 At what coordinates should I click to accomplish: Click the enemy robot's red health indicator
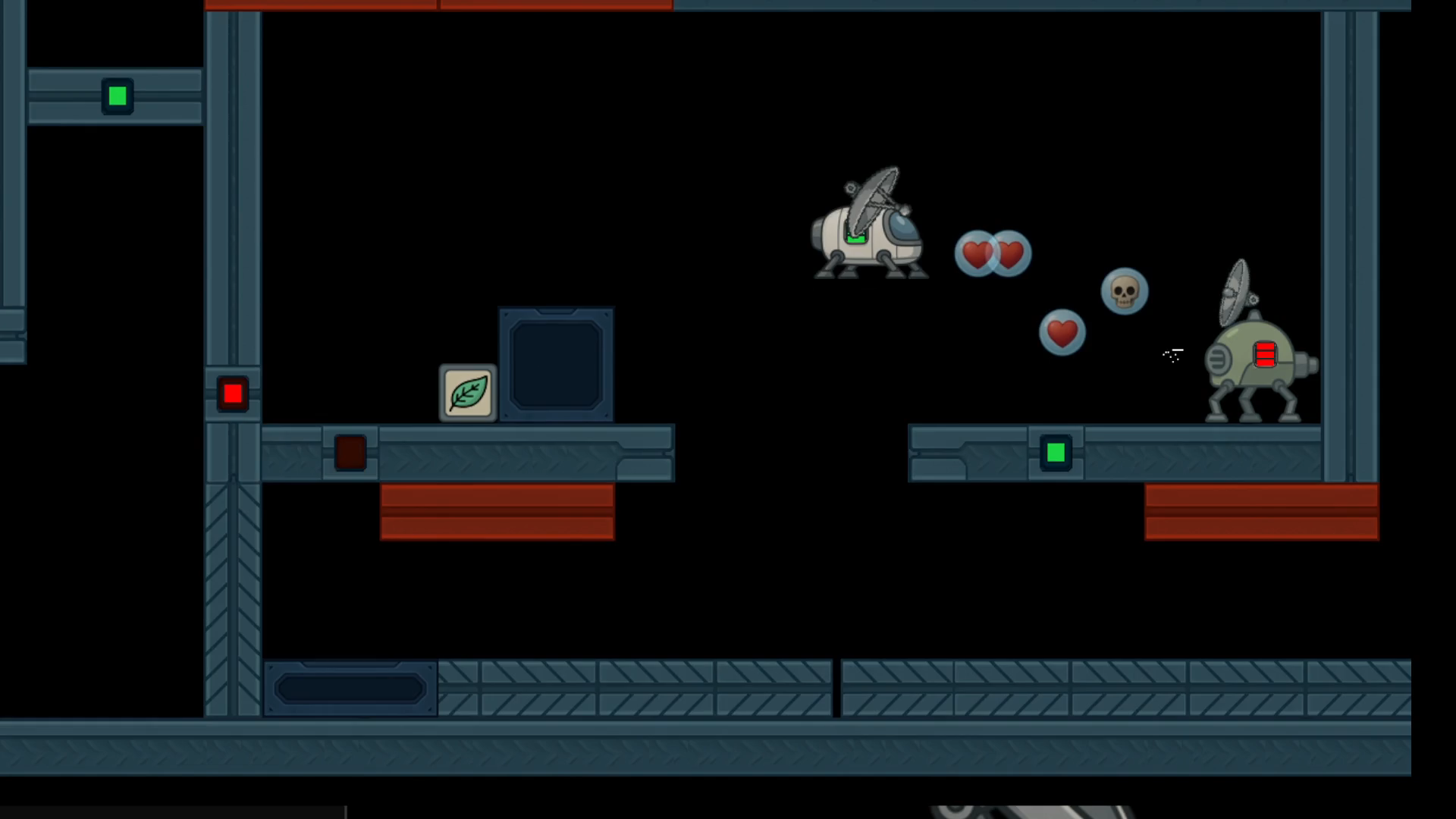pos(1264,353)
